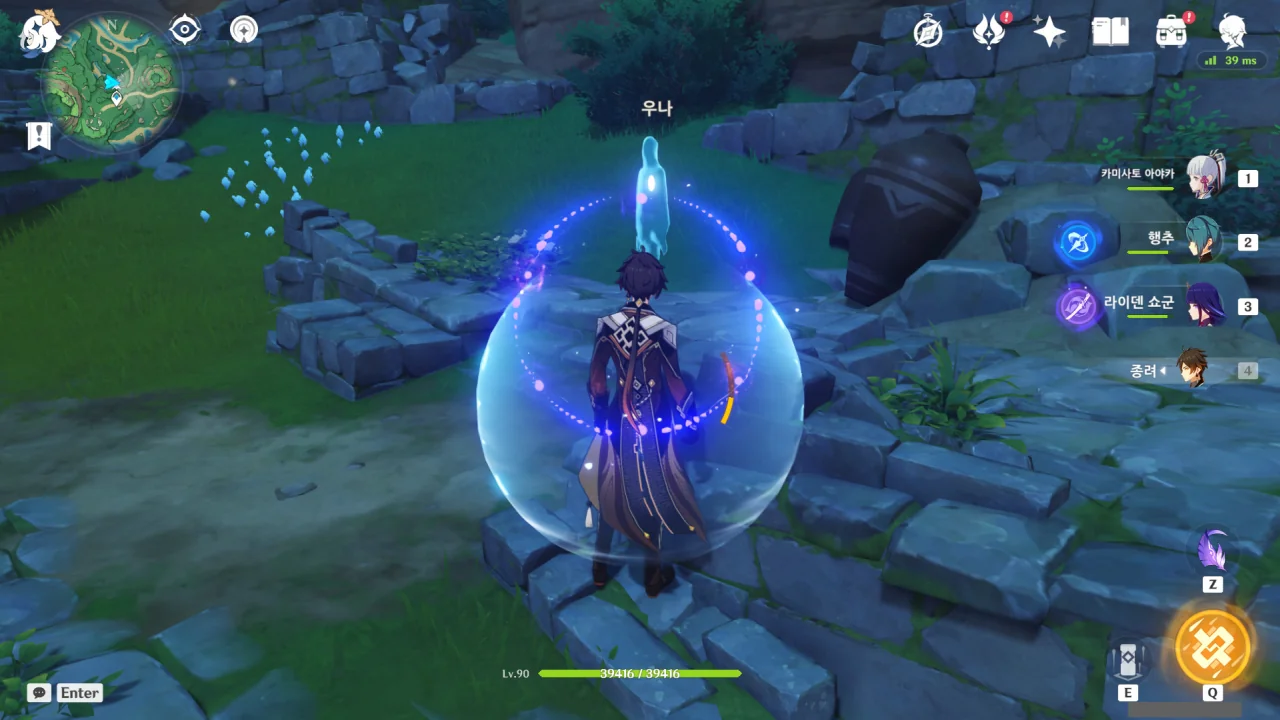
Task: Open the battle pass icon
Action: coord(988,32)
